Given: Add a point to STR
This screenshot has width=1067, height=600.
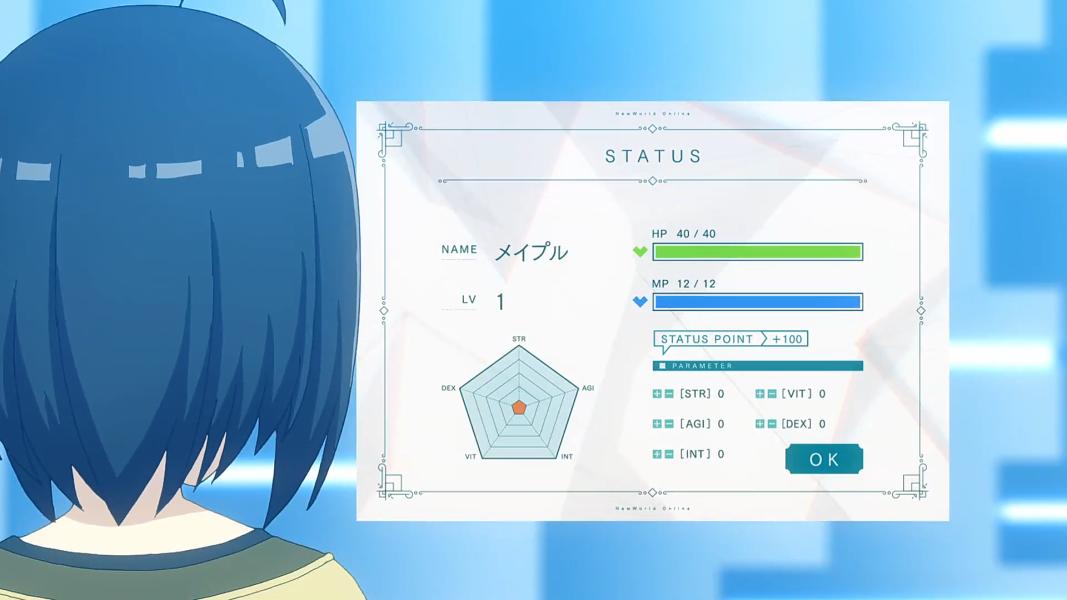Looking at the screenshot, I should click(x=657, y=394).
